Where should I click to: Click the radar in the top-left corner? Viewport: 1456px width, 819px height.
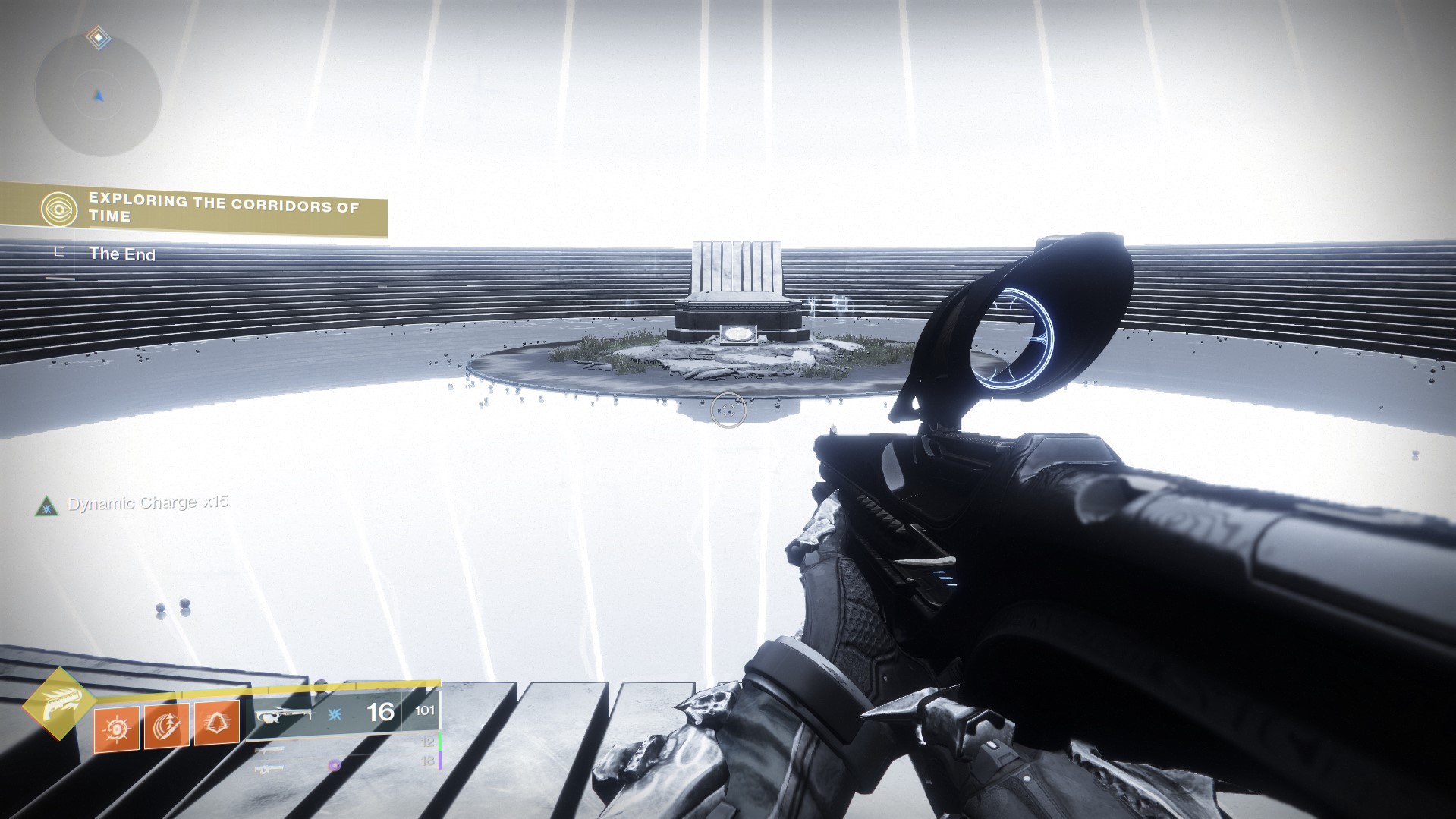click(x=98, y=94)
